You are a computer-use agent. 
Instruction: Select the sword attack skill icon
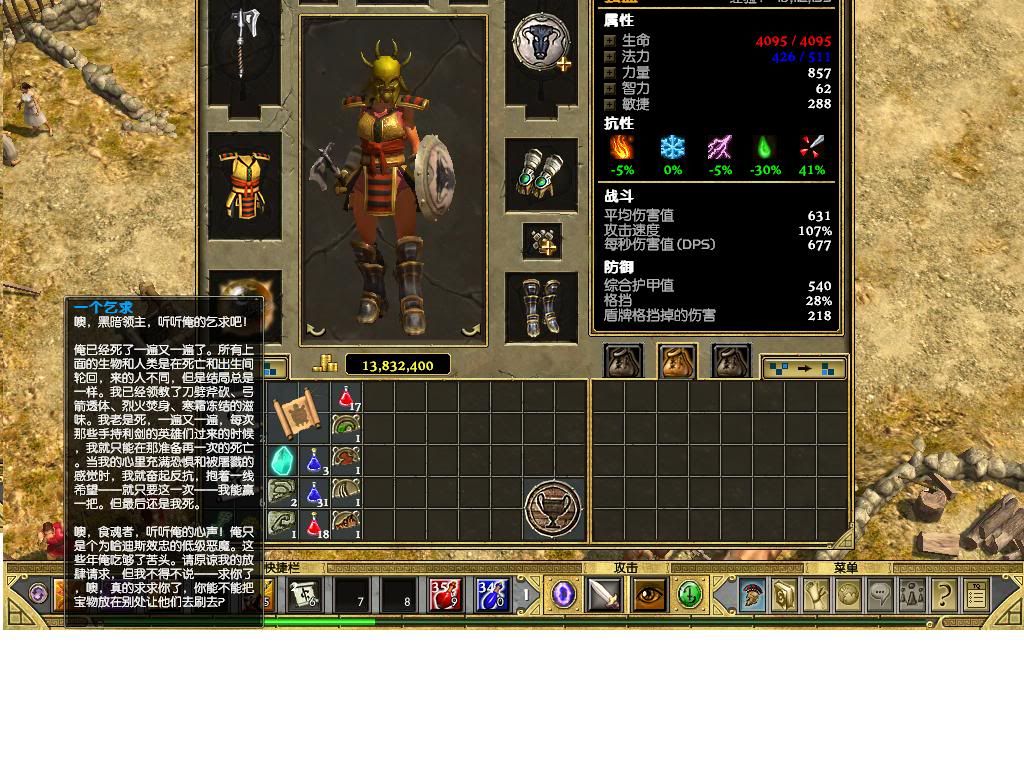point(605,596)
